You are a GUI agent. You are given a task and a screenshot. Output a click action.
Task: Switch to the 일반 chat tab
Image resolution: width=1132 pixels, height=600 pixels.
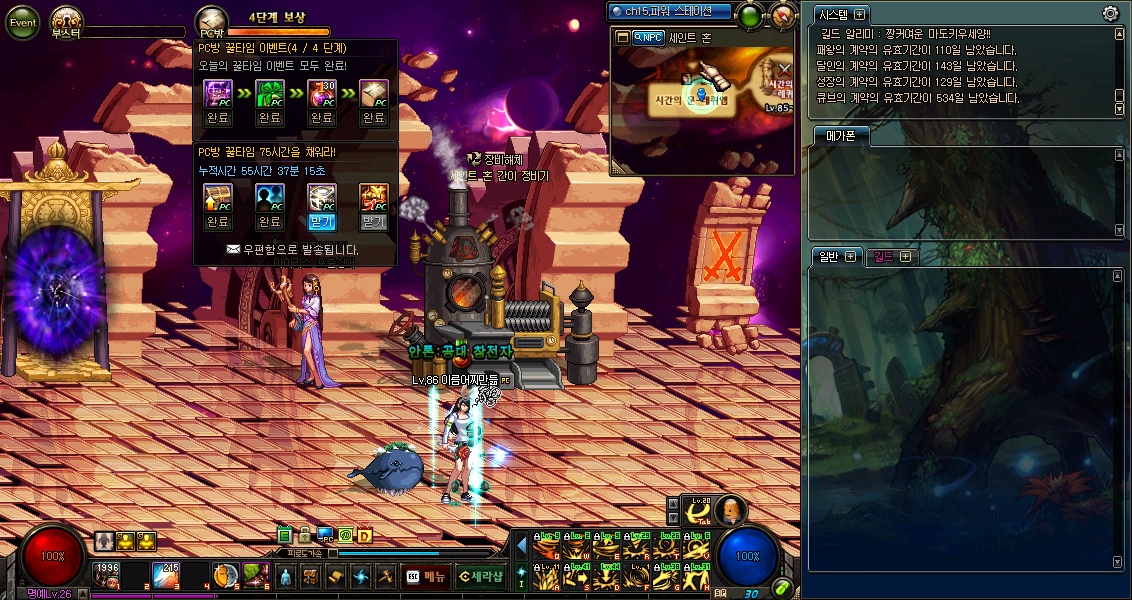point(829,256)
